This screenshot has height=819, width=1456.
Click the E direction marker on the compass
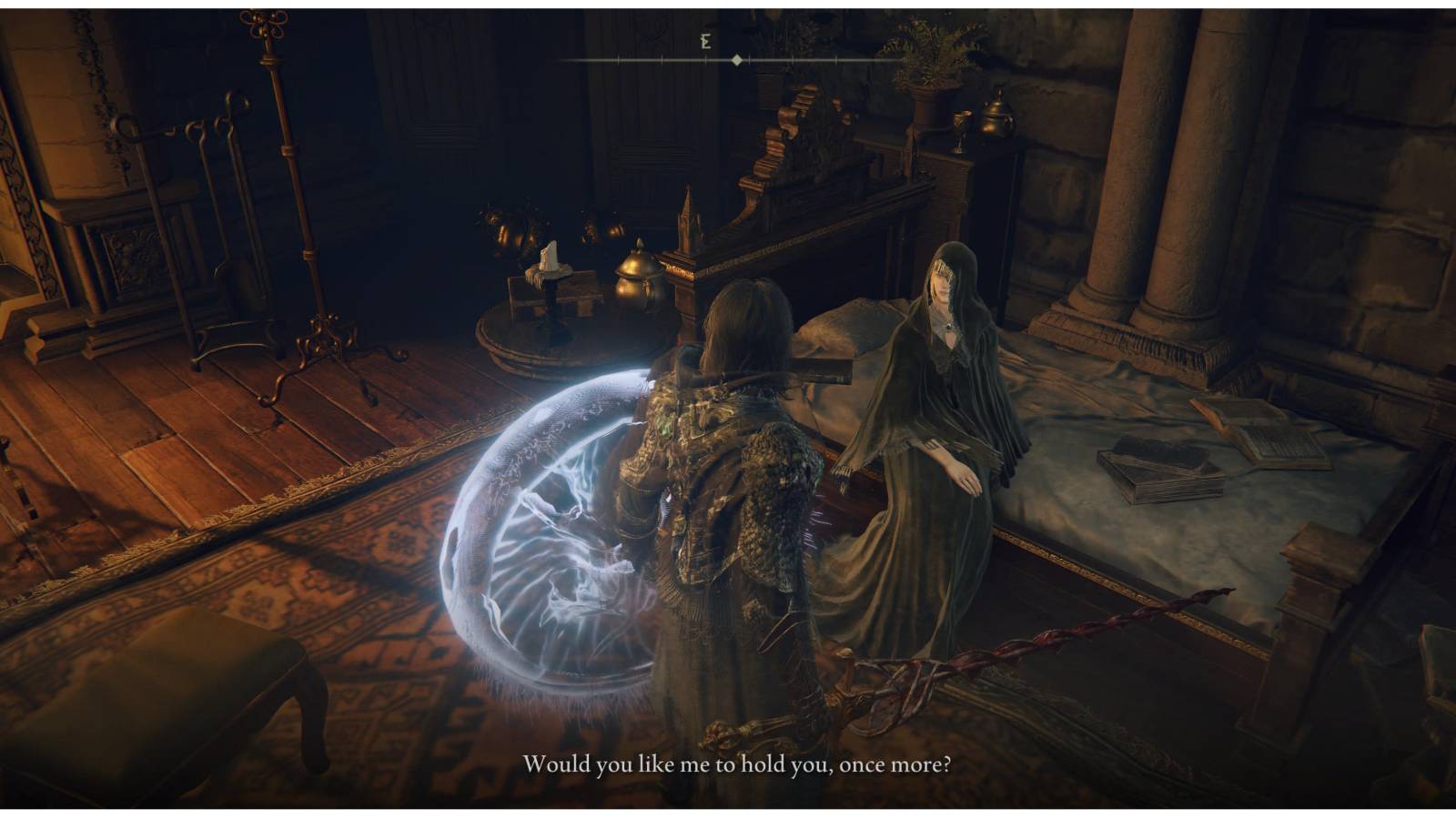coord(703,40)
